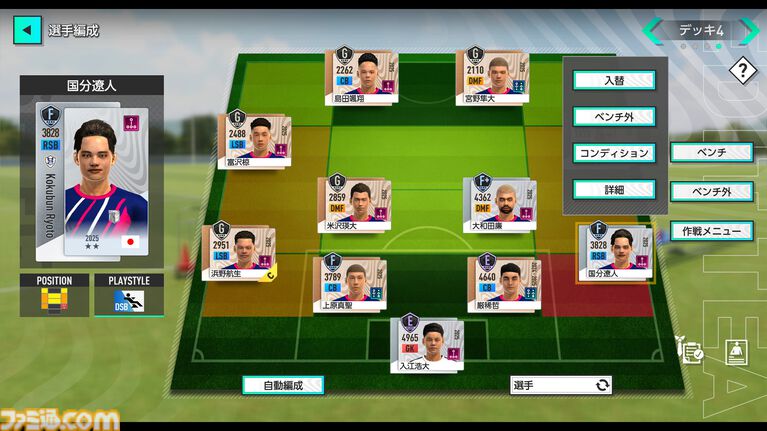767x431 pixels.
Task: Activate 自動編成 auto formation
Action: (x=283, y=384)
